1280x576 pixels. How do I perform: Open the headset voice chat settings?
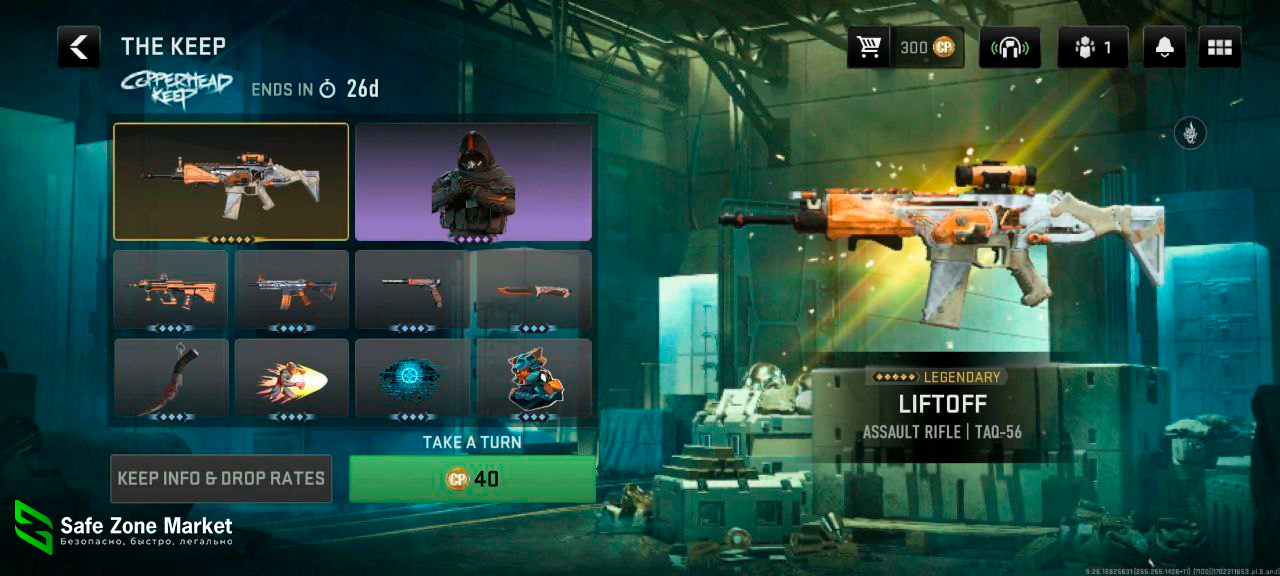point(1009,47)
